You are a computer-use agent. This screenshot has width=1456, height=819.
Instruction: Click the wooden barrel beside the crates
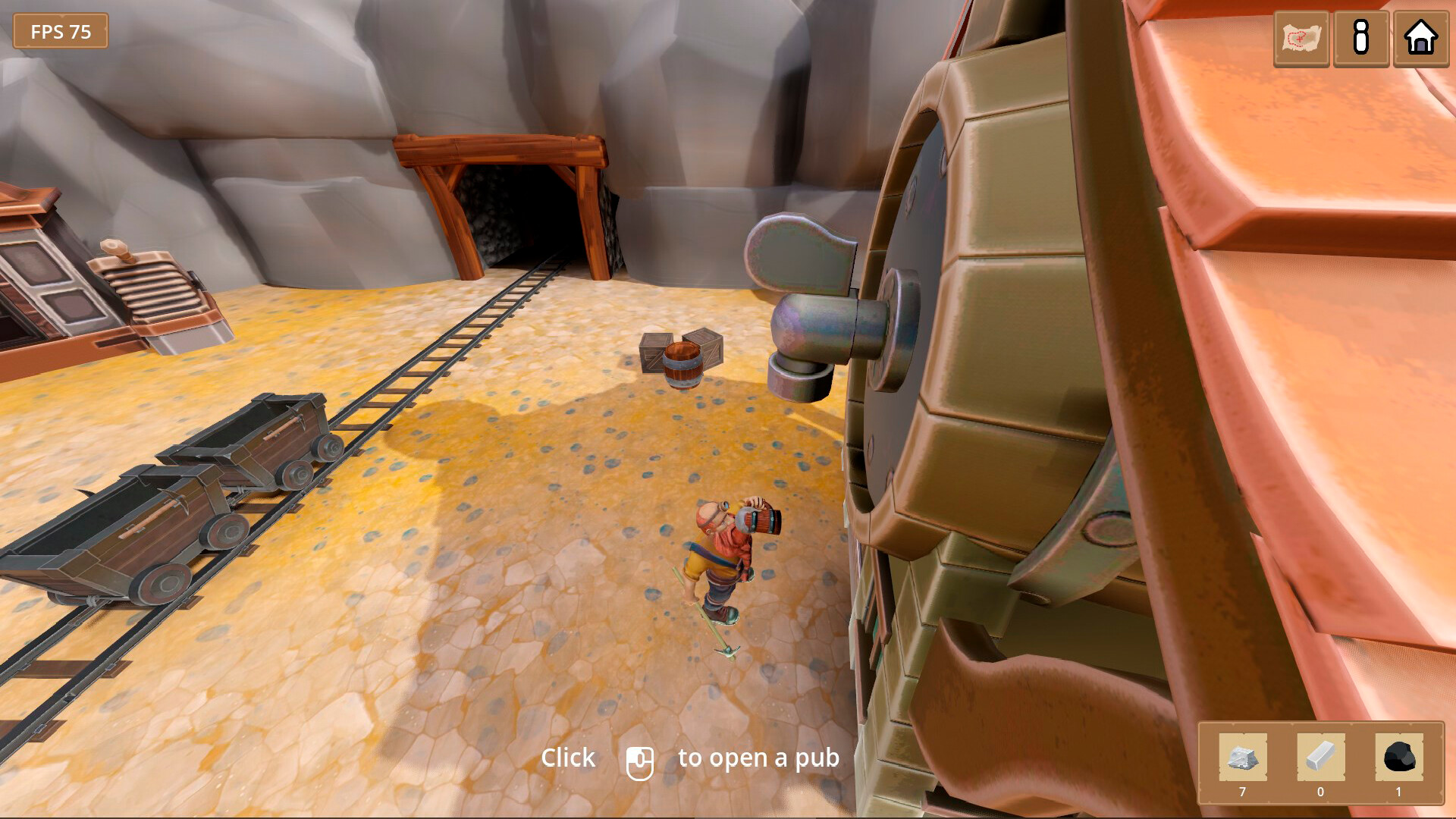point(682,361)
